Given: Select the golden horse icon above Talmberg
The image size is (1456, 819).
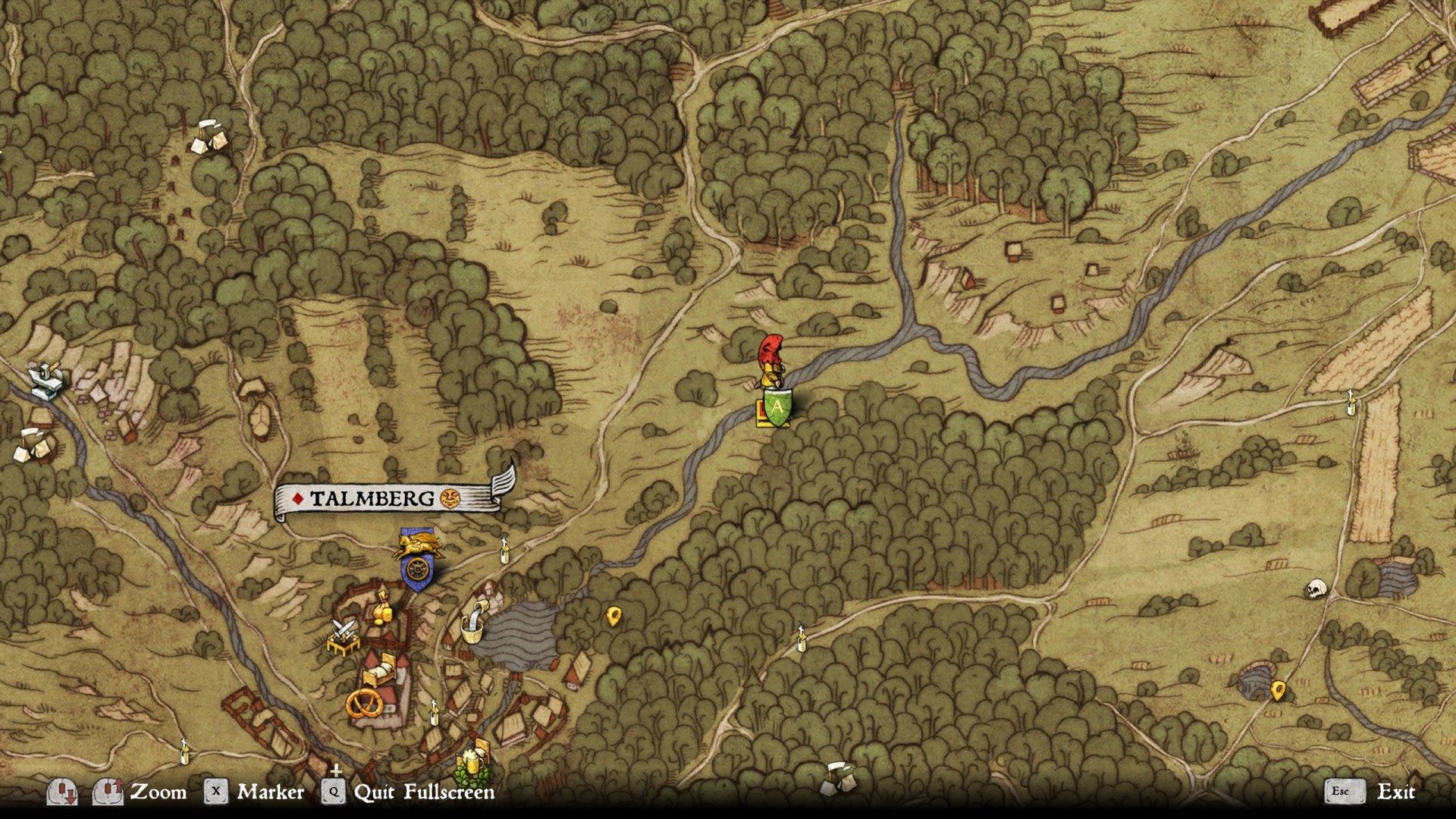Looking at the screenshot, I should click(x=417, y=544).
